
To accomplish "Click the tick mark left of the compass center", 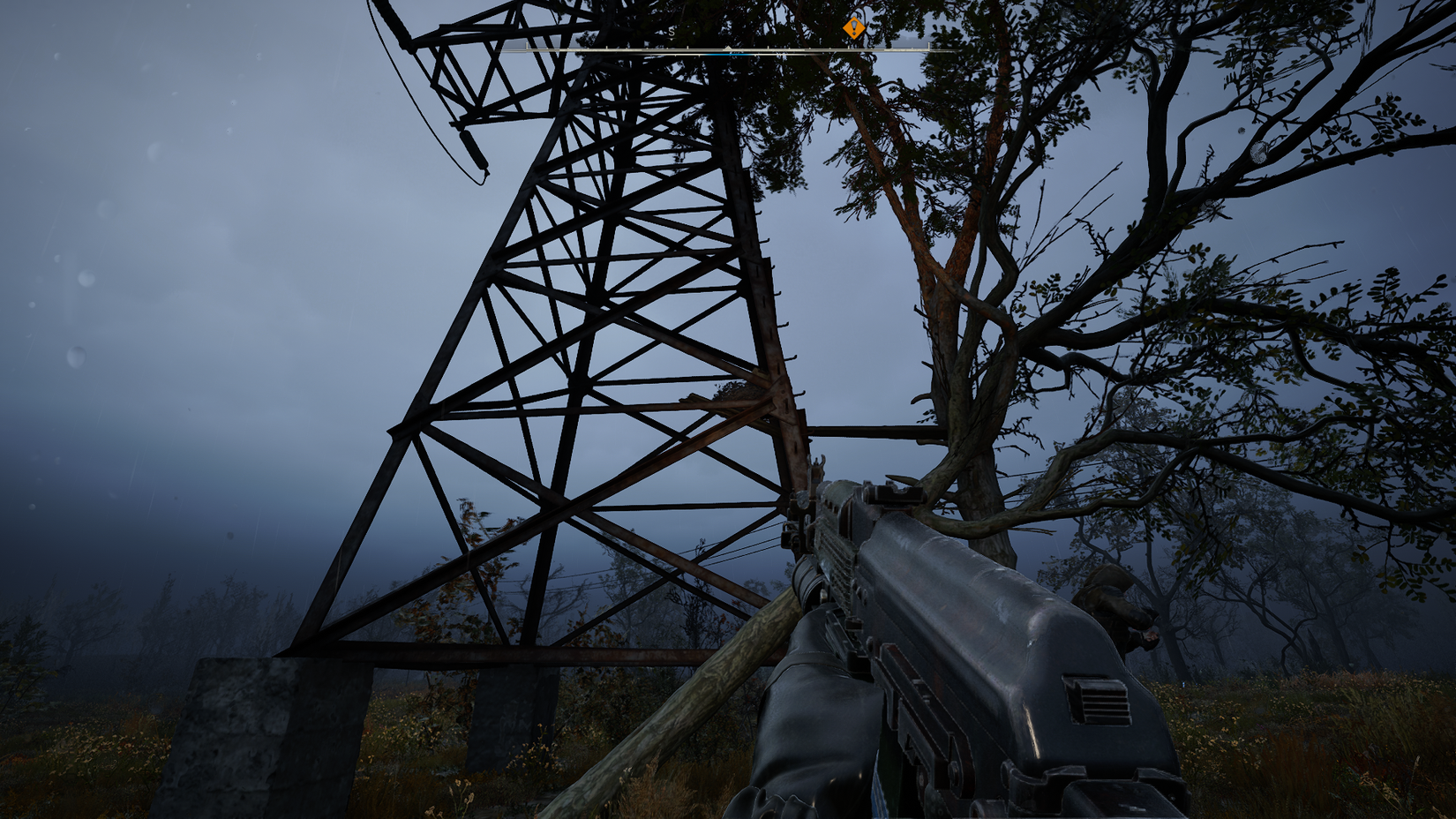I will (x=687, y=47).
